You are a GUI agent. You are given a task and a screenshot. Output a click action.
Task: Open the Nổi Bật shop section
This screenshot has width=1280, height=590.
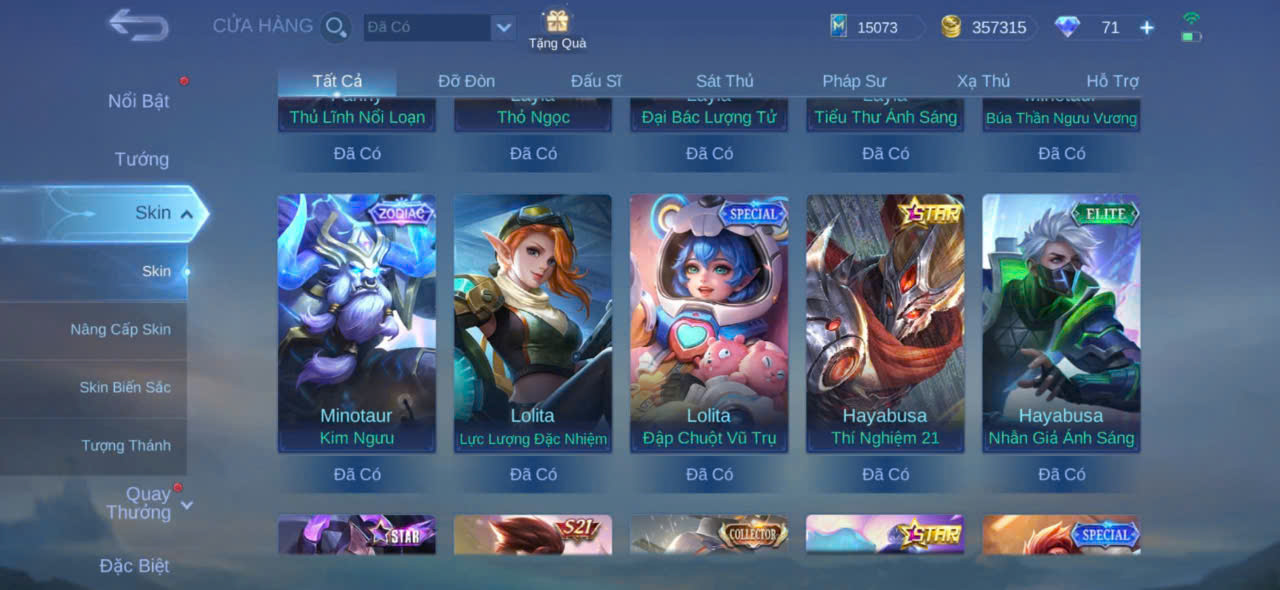pyautogui.click(x=138, y=101)
